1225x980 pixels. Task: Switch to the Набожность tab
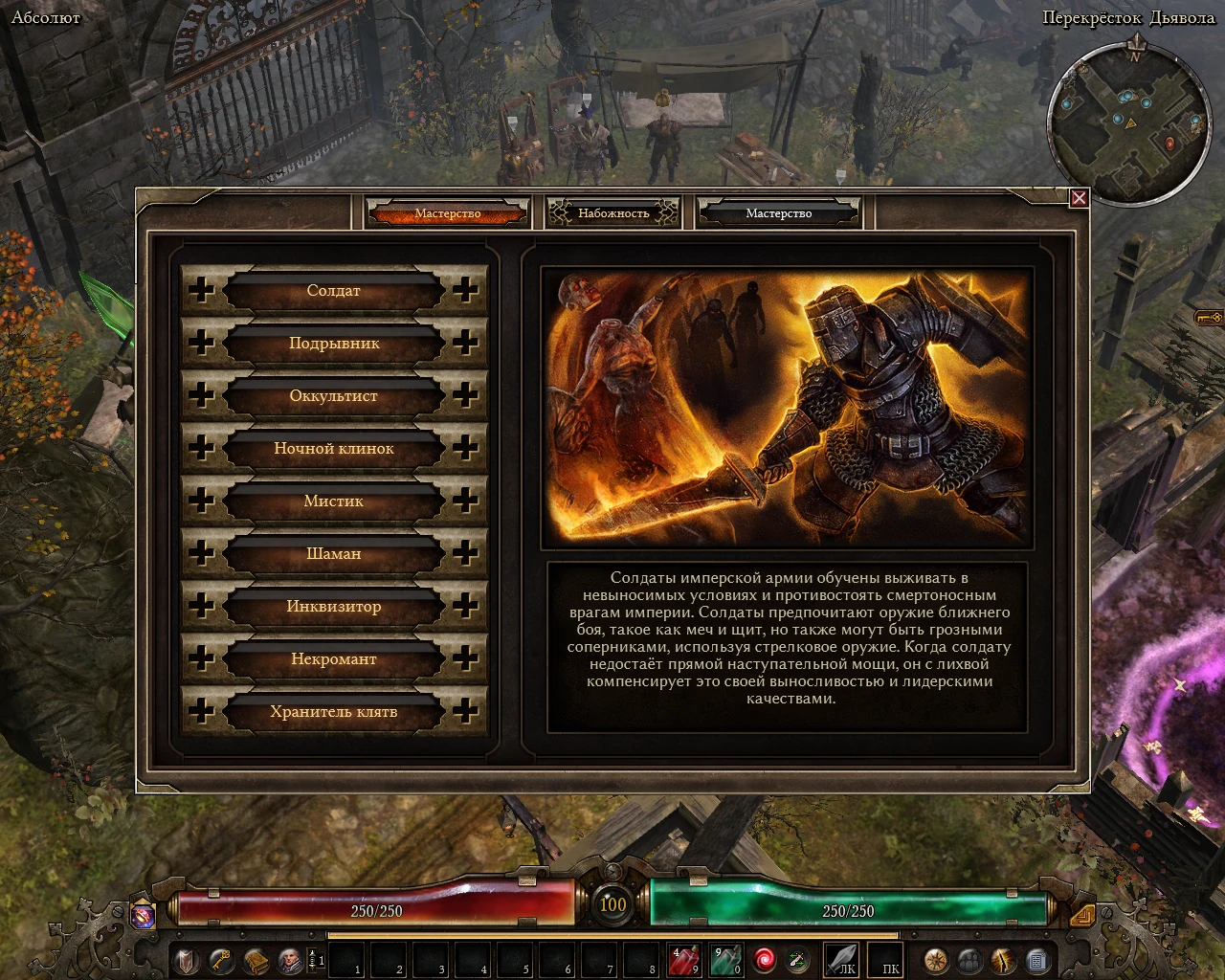[x=612, y=212]
